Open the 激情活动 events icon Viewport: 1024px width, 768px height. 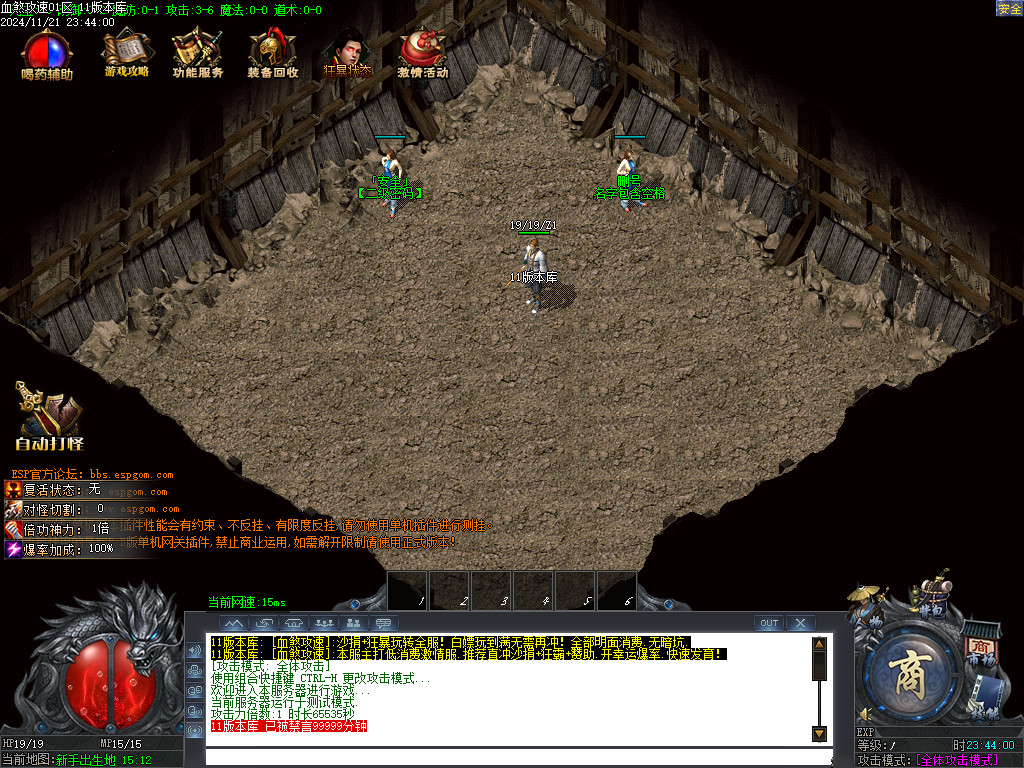point(422,54)
